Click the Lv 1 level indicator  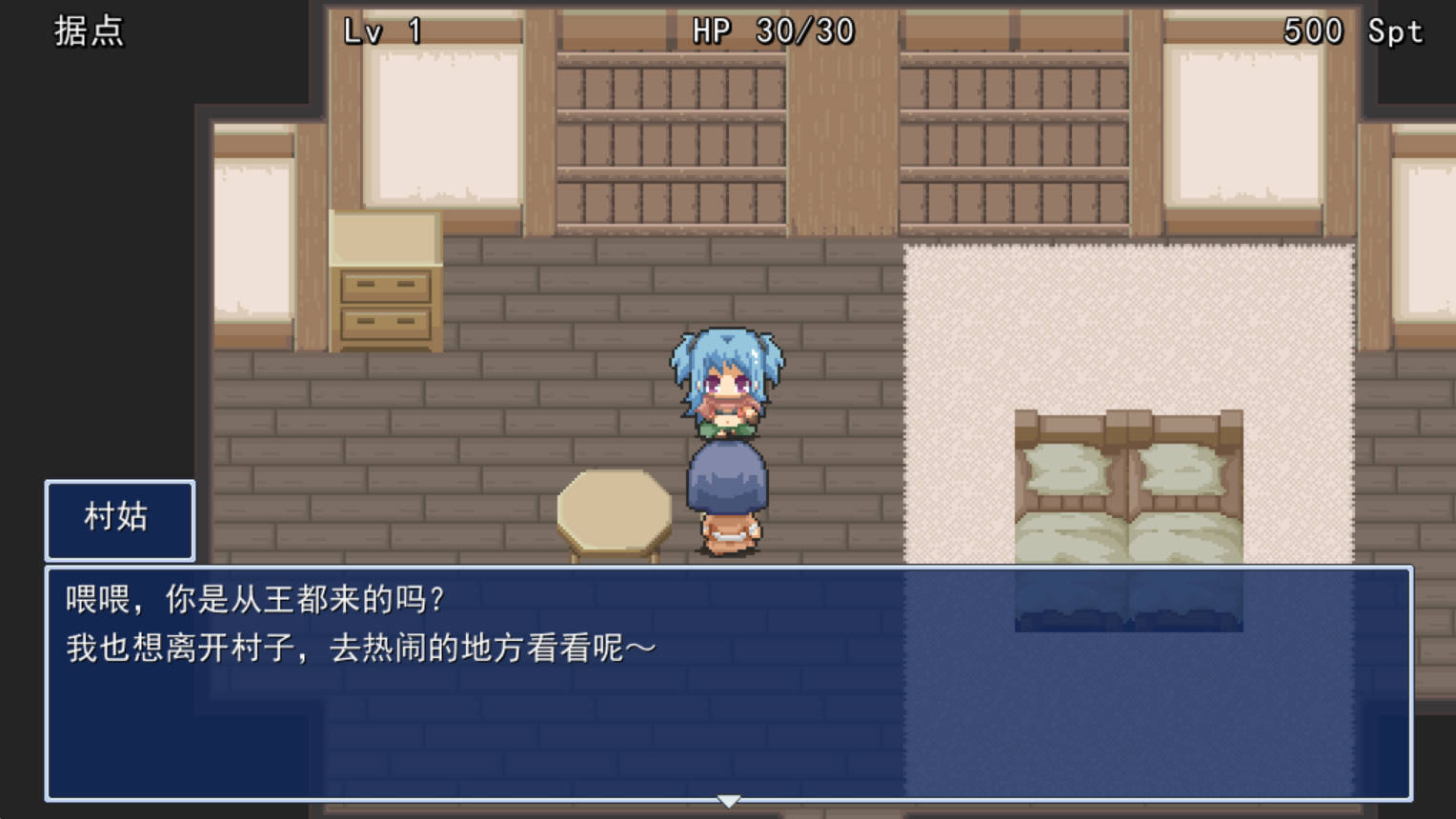381,31
